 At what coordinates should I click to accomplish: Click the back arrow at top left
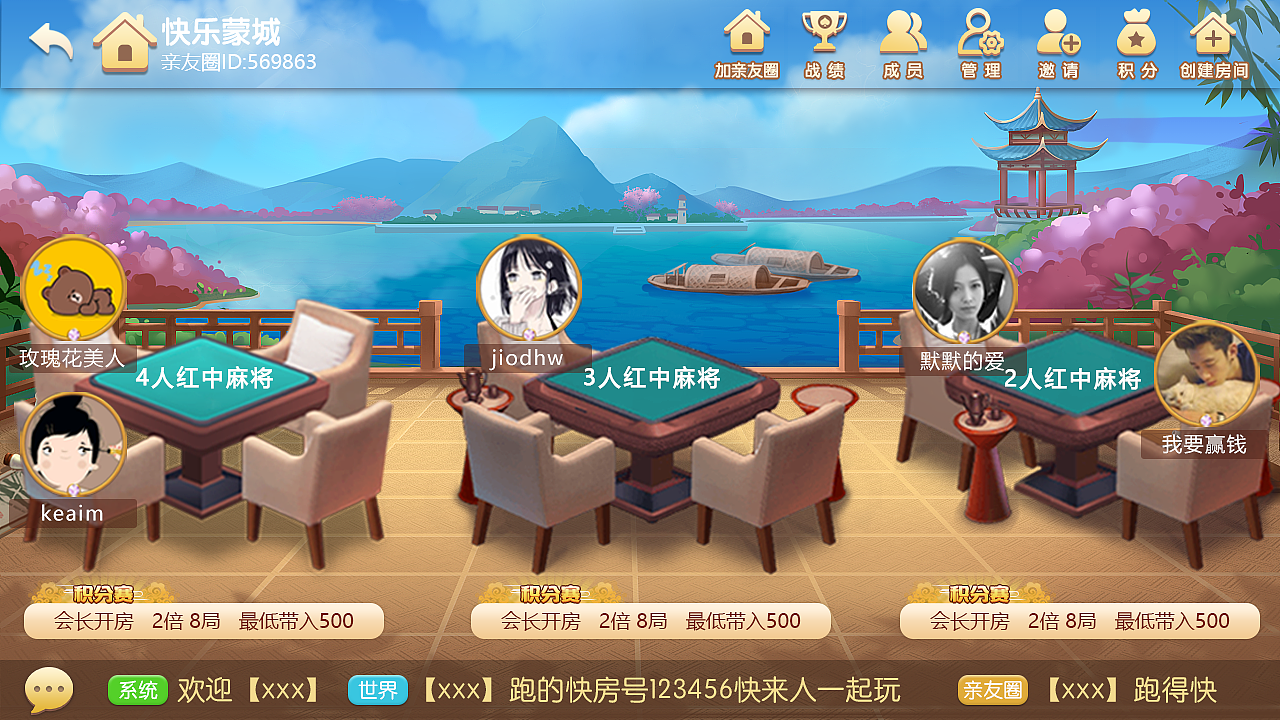[50, 42]
